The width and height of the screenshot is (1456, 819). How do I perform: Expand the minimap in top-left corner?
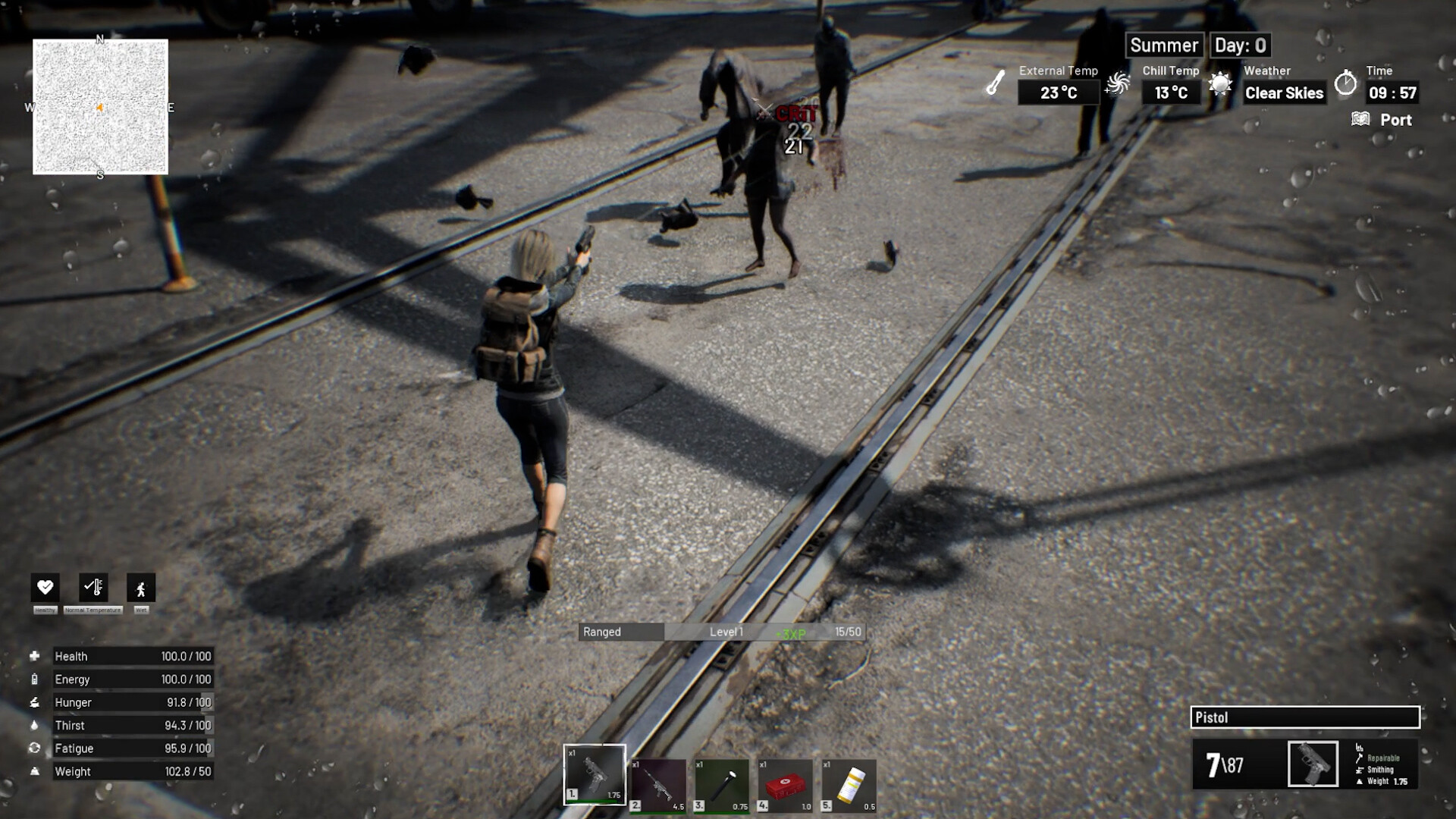tap(99, 108)
